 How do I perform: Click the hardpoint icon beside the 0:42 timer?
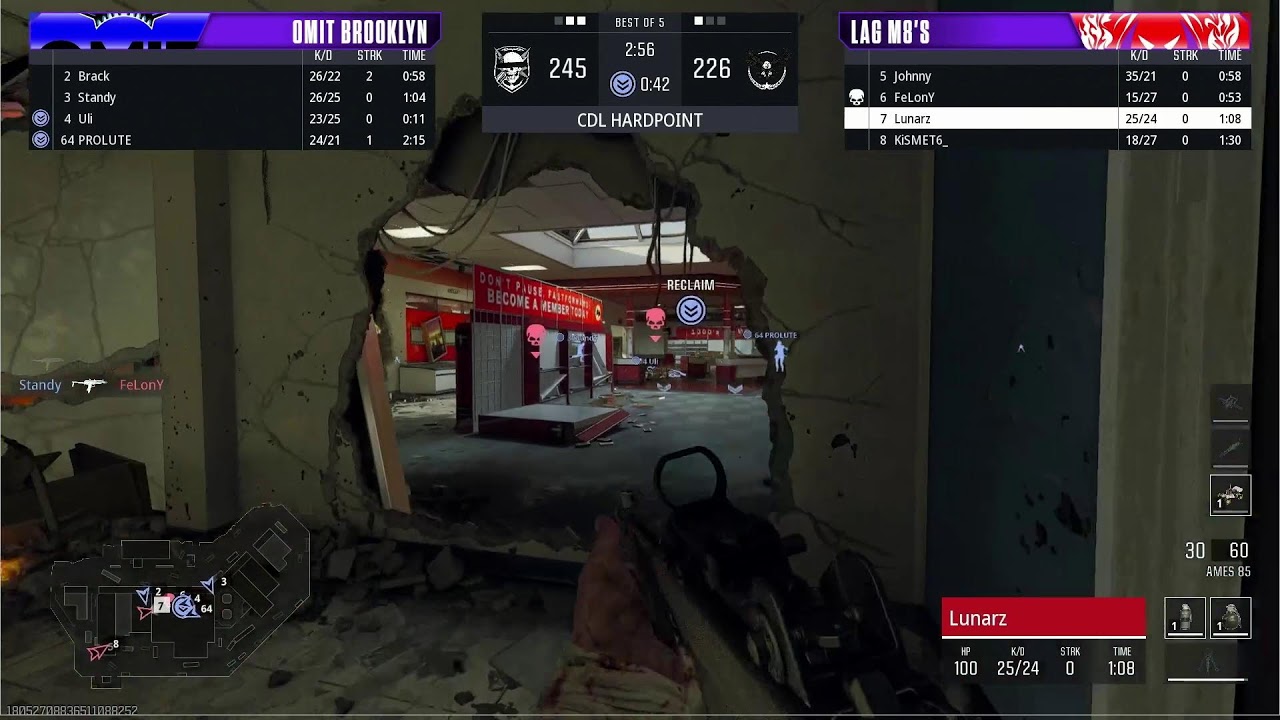tap(623, 84)
